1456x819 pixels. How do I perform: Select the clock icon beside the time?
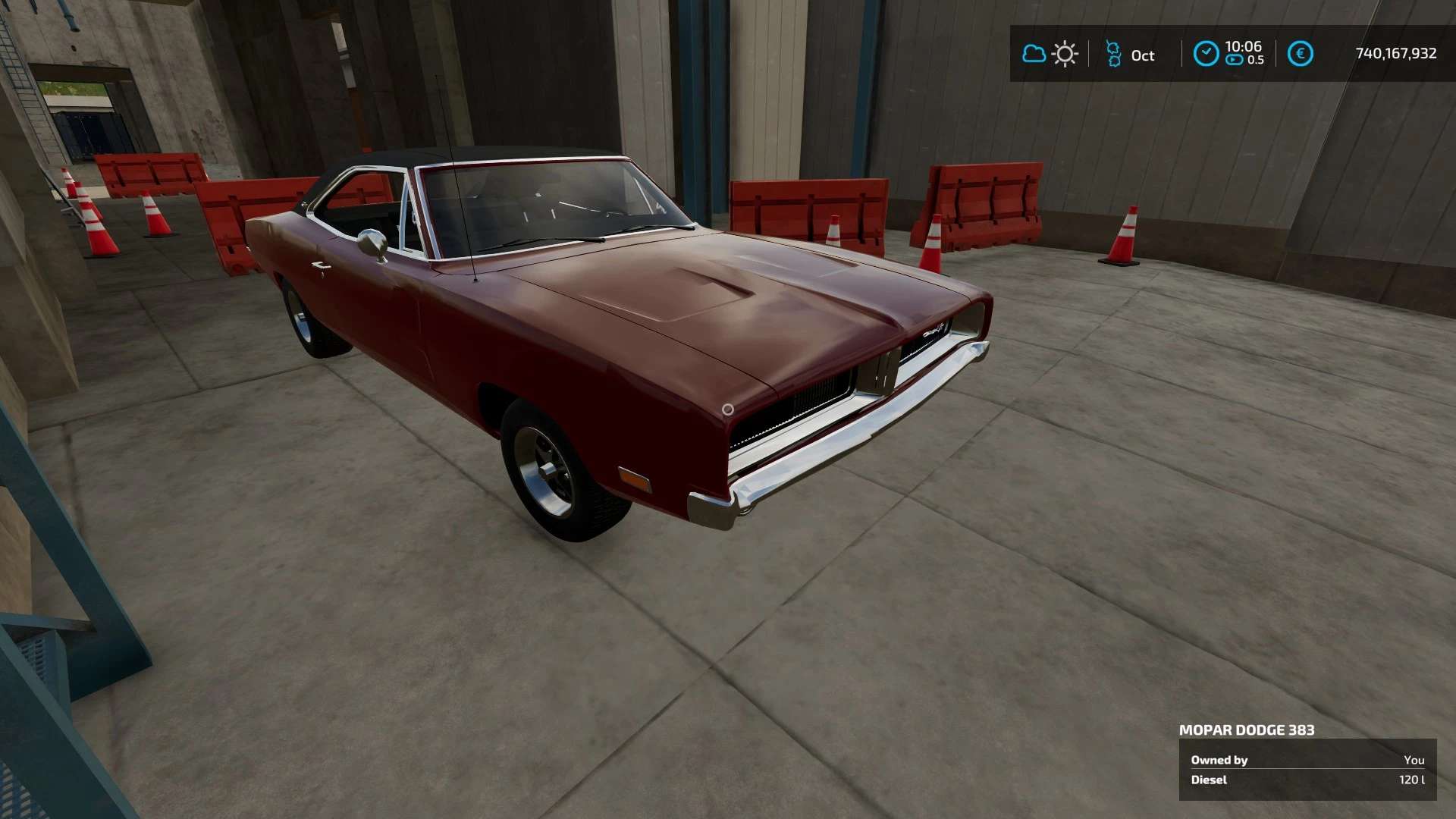click(1206, 54)
